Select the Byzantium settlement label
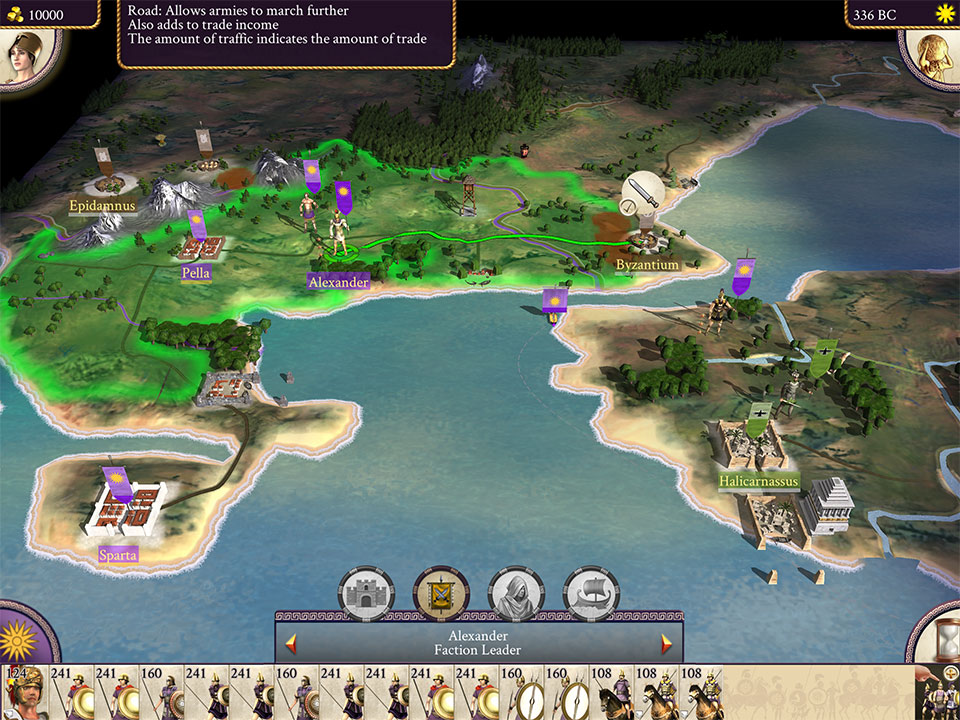 pos(647,265)
